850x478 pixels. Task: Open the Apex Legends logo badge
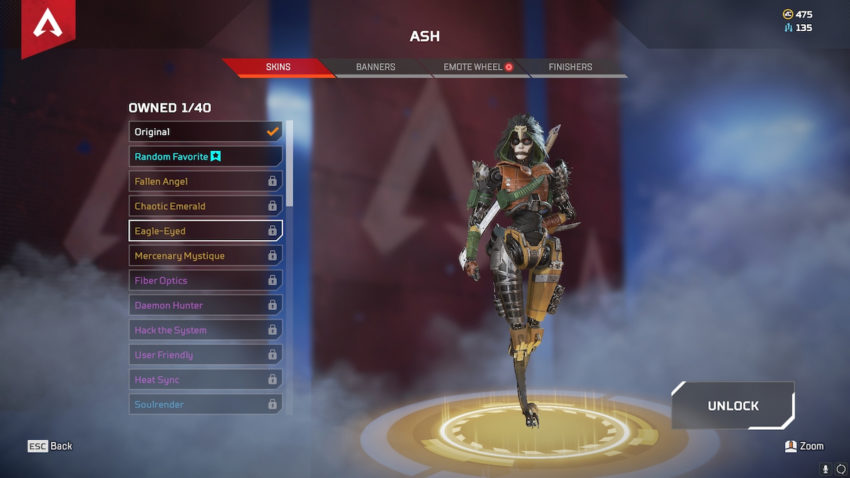pos(47,24)
